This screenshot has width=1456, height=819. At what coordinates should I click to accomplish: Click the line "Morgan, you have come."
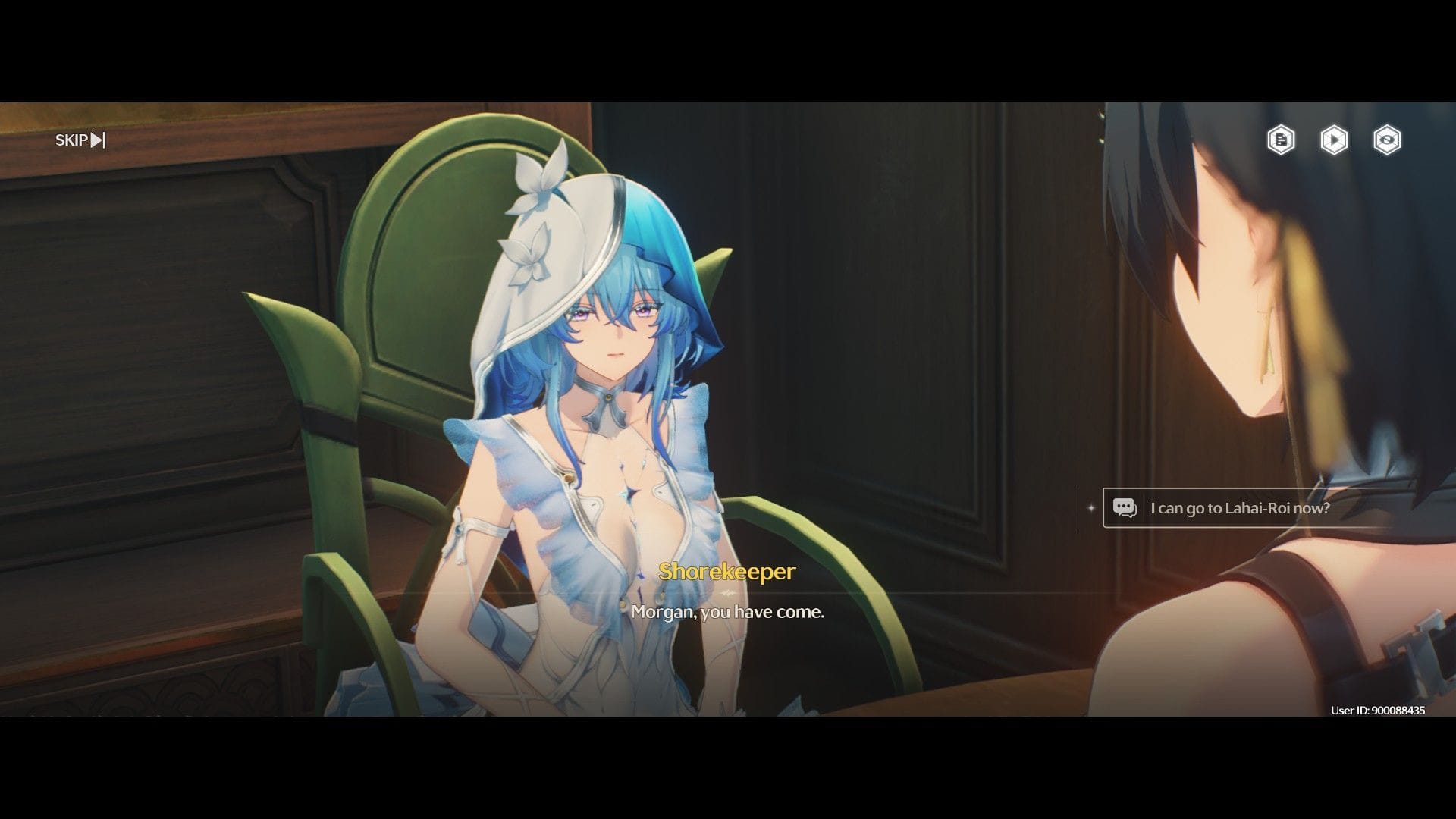click(728, 613)
